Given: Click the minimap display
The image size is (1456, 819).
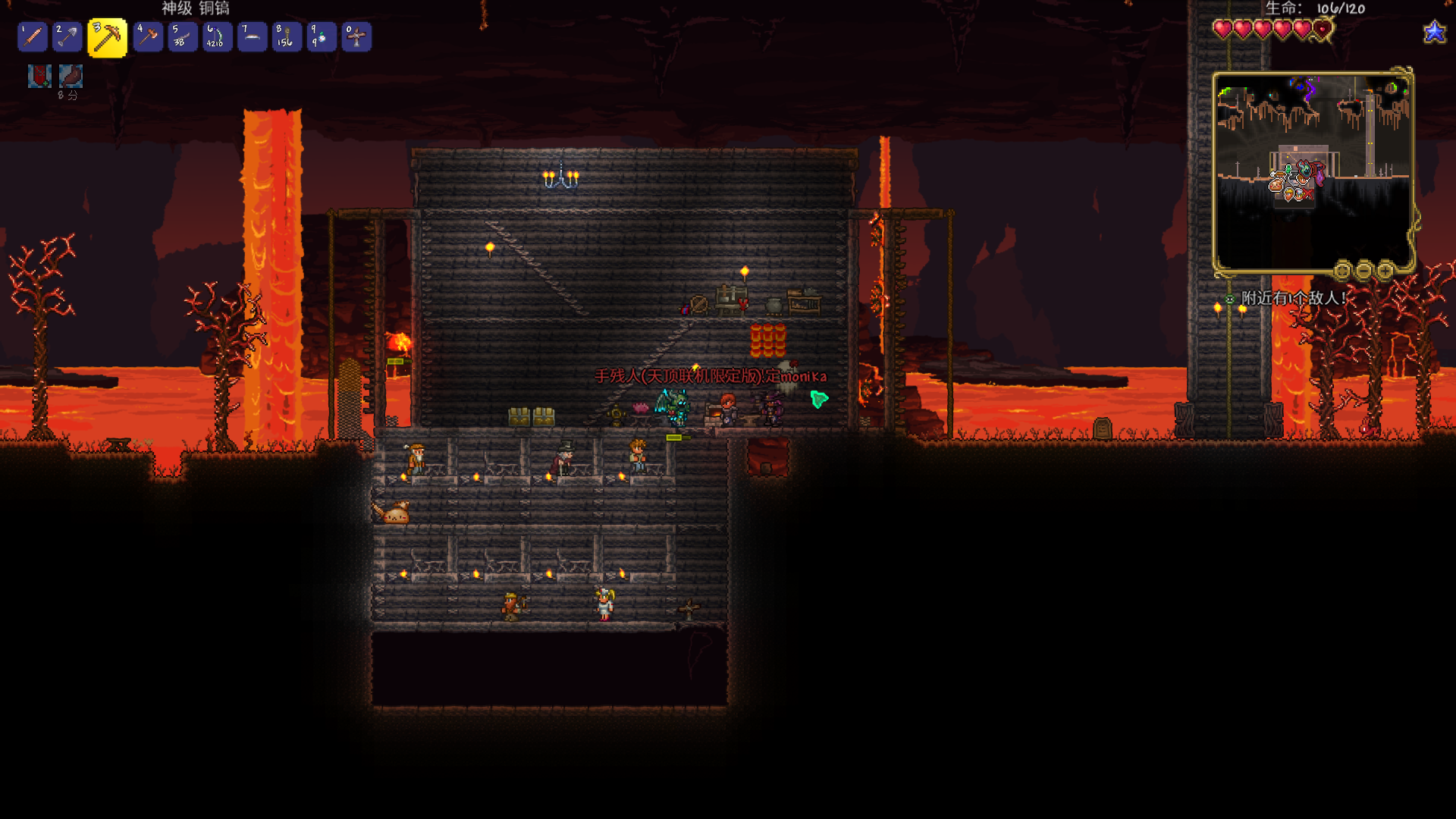Looking at the screenshot, I should [x=1312, y=171].
